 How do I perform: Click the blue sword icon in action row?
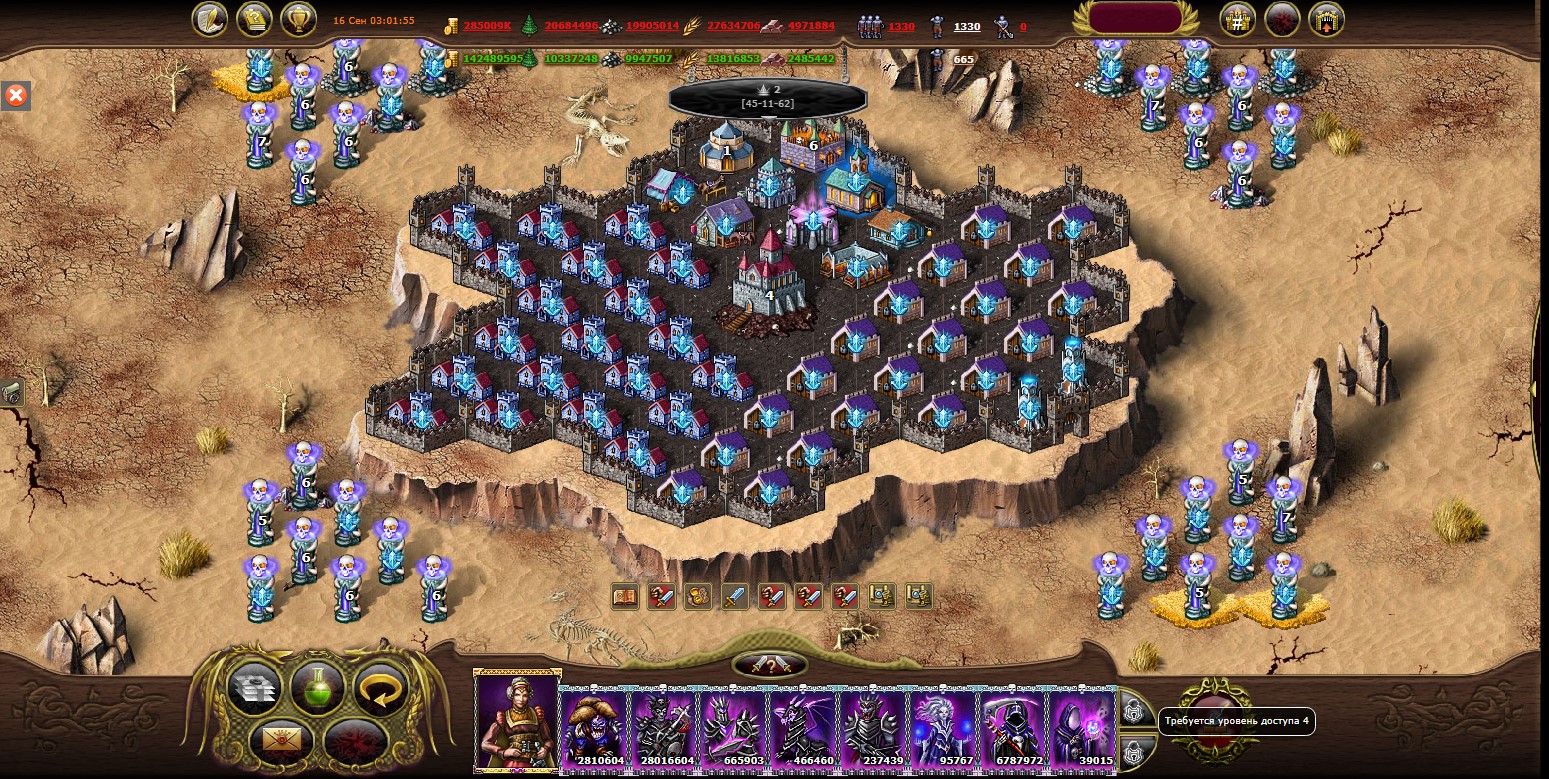point(735,597)
